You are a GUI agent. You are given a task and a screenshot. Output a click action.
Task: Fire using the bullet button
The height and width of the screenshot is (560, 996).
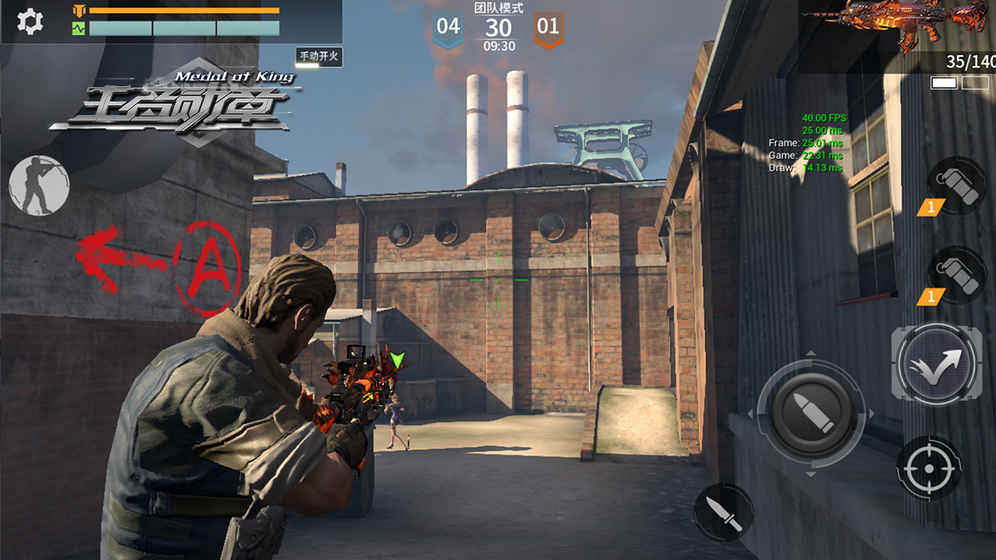pyautogui.click(x=811, y=408)
